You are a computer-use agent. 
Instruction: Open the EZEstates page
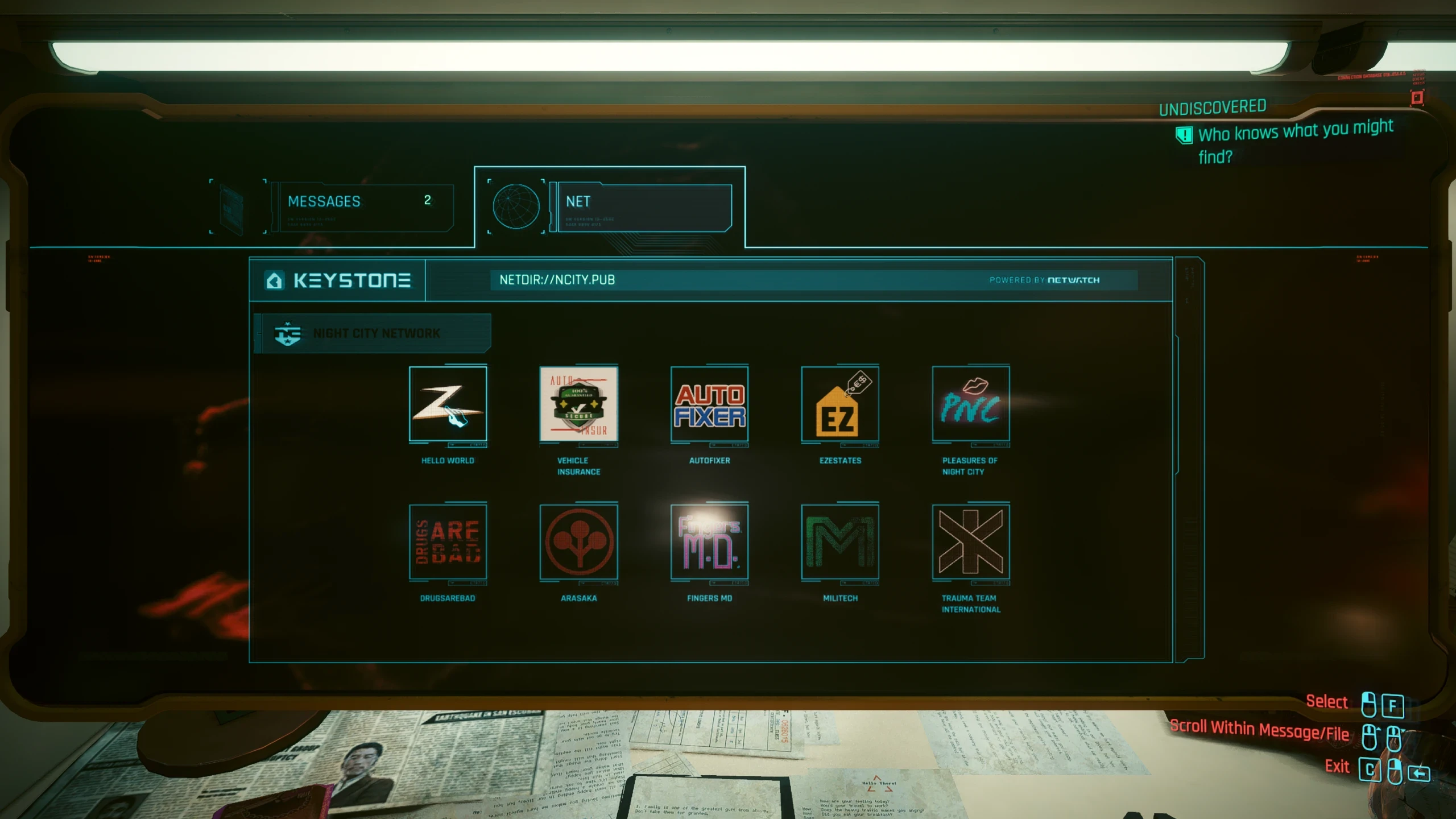pyautogui.click(x=840, y=405)
